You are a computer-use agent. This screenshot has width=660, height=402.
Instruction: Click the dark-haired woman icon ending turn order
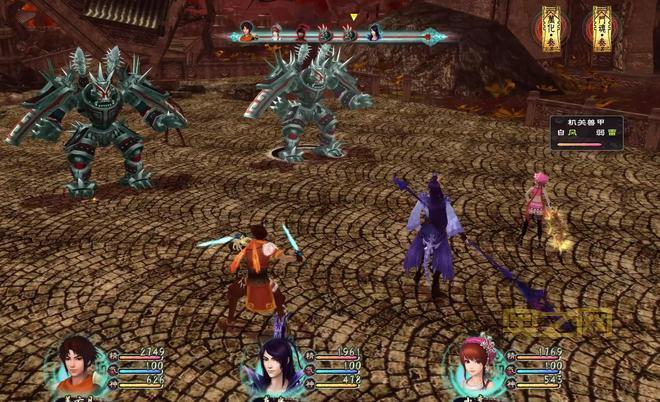[x=375, y=33]
